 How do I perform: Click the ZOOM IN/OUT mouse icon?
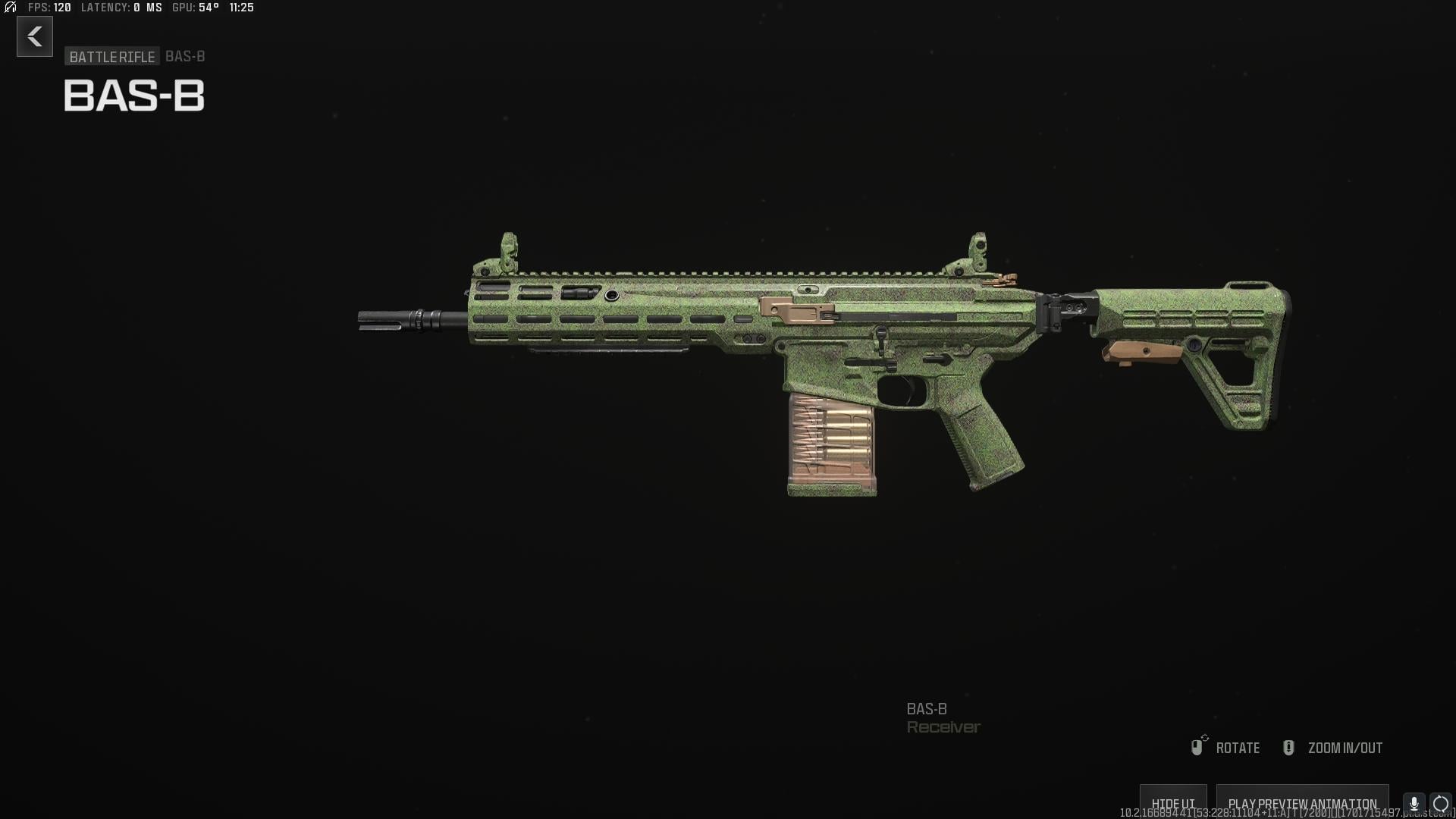(1288, 747)
